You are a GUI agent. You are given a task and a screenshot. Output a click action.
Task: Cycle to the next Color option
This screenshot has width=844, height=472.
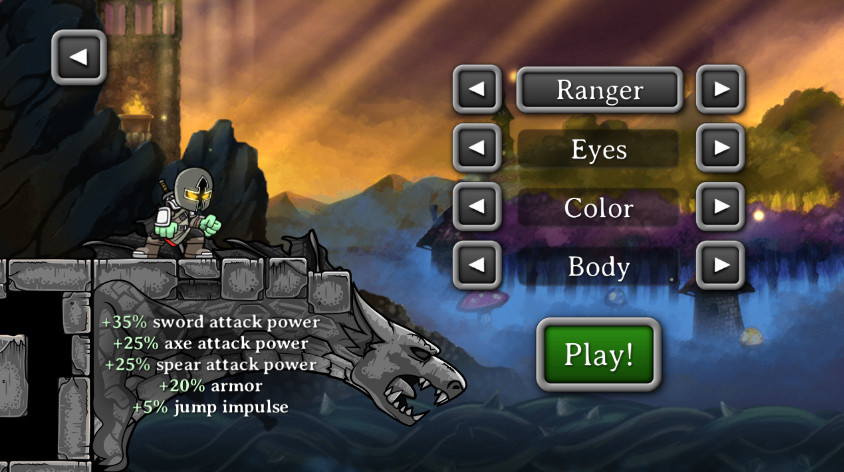720,208
